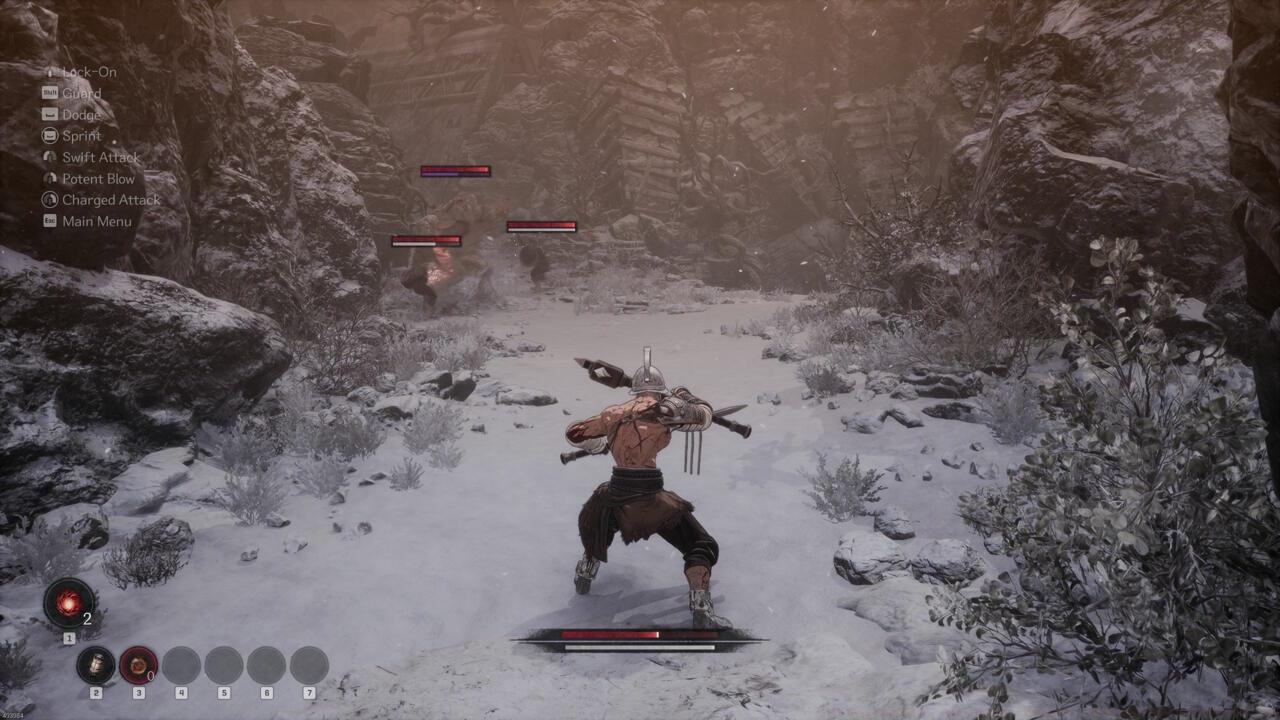The width and height of the screenshot is (1280, 720).
Task: Click the leftmost enemy health bar
Action: point(427,240)
